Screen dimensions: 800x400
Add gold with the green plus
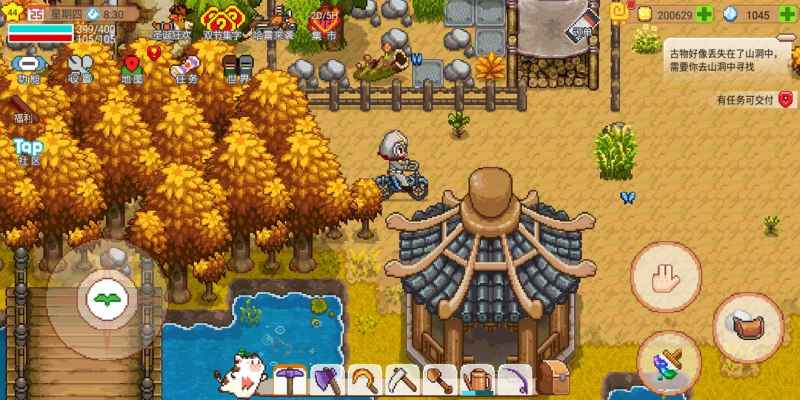coord(705,15)
